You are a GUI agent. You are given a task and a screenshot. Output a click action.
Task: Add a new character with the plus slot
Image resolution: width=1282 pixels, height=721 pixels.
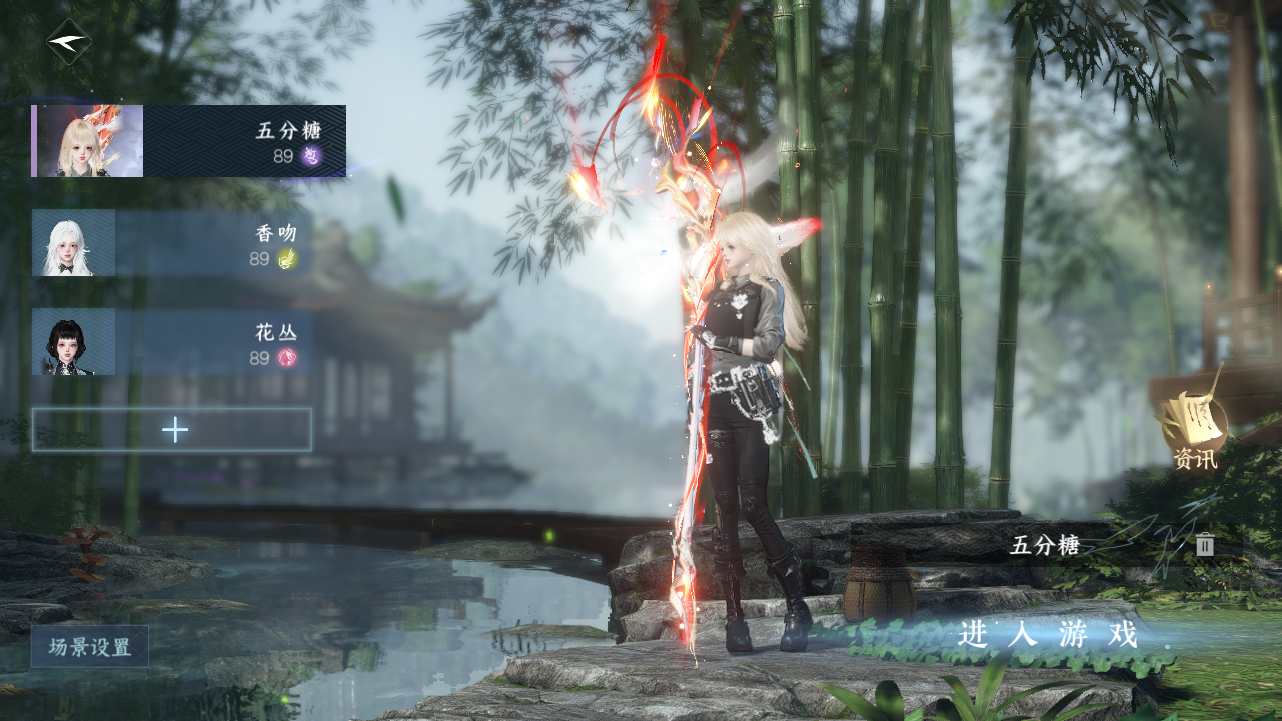tap(172, 430)
